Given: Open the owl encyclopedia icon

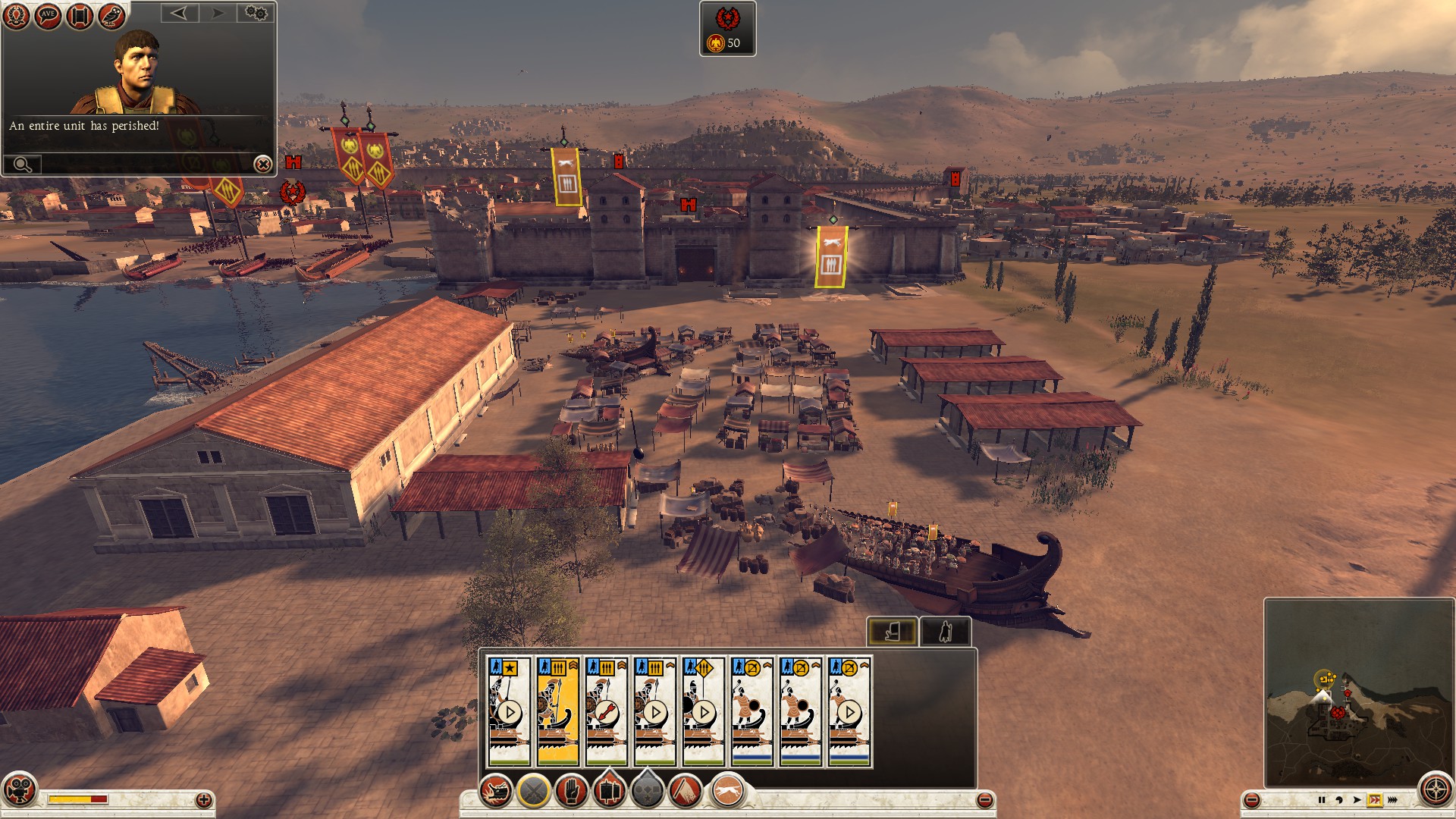Looking at the screenshot, I should tap(111, 16).
